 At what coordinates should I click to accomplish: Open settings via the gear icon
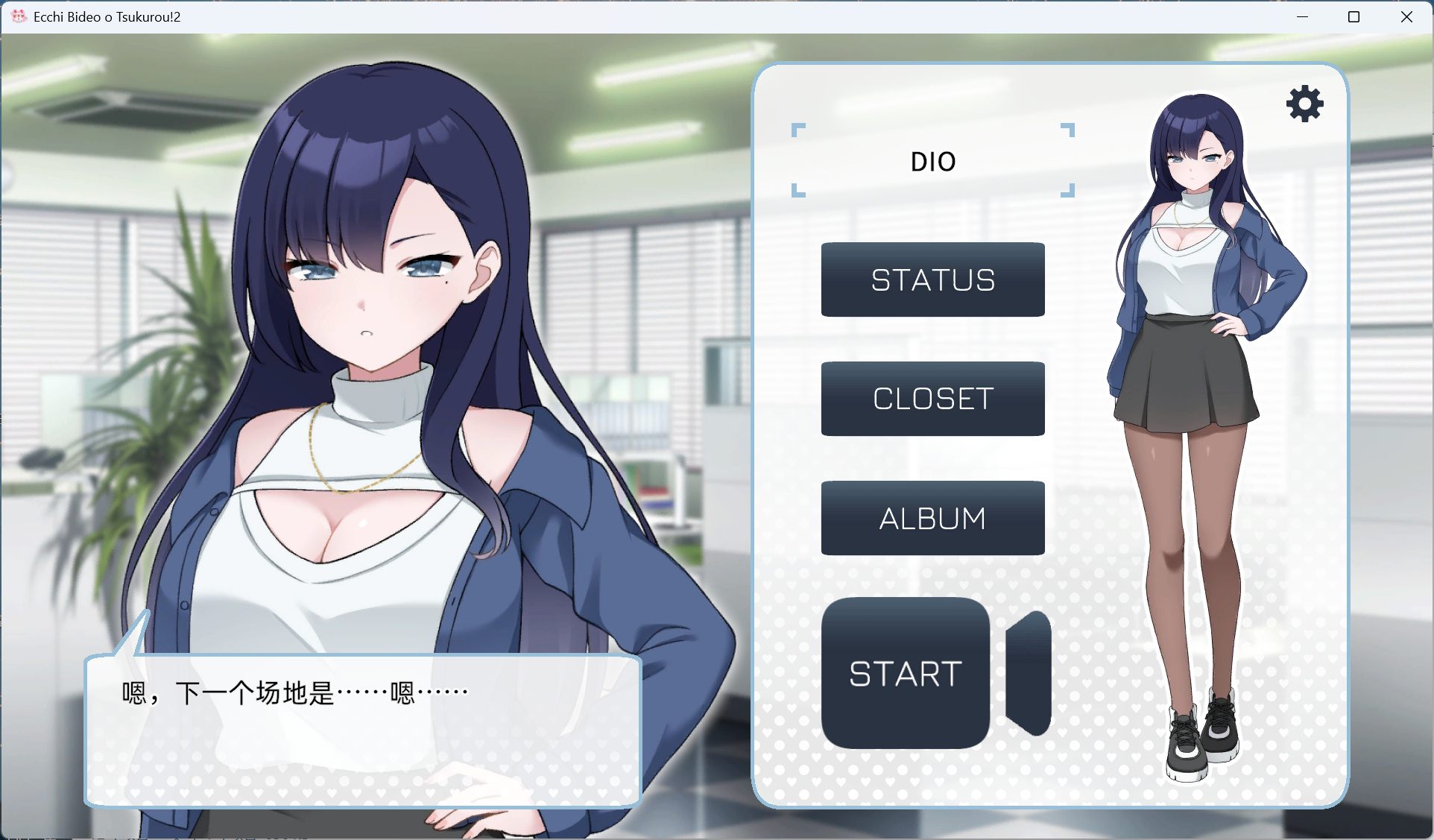point(1304,104)
